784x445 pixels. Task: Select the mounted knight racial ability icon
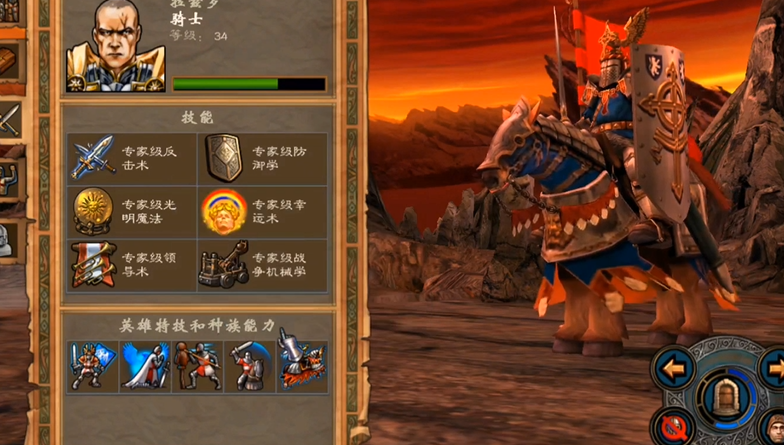(301, 367)
